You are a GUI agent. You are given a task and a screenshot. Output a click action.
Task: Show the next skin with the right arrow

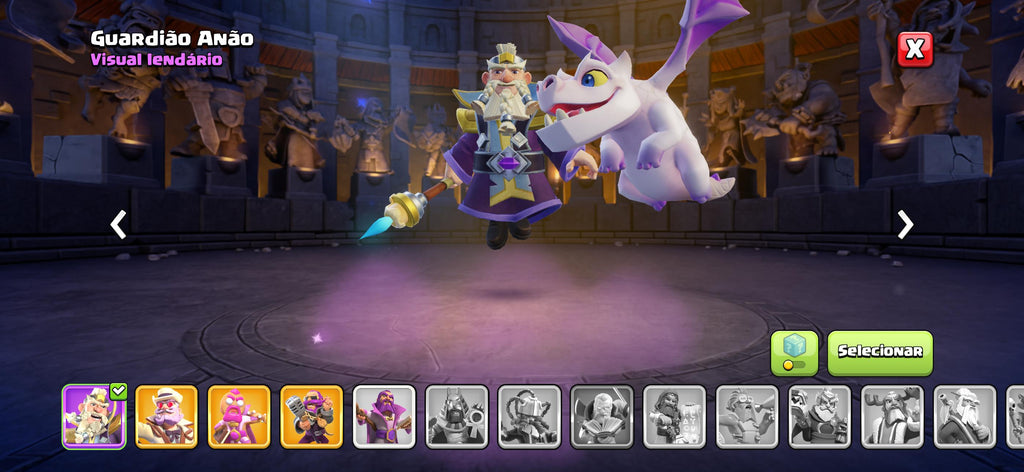[905, 225]
